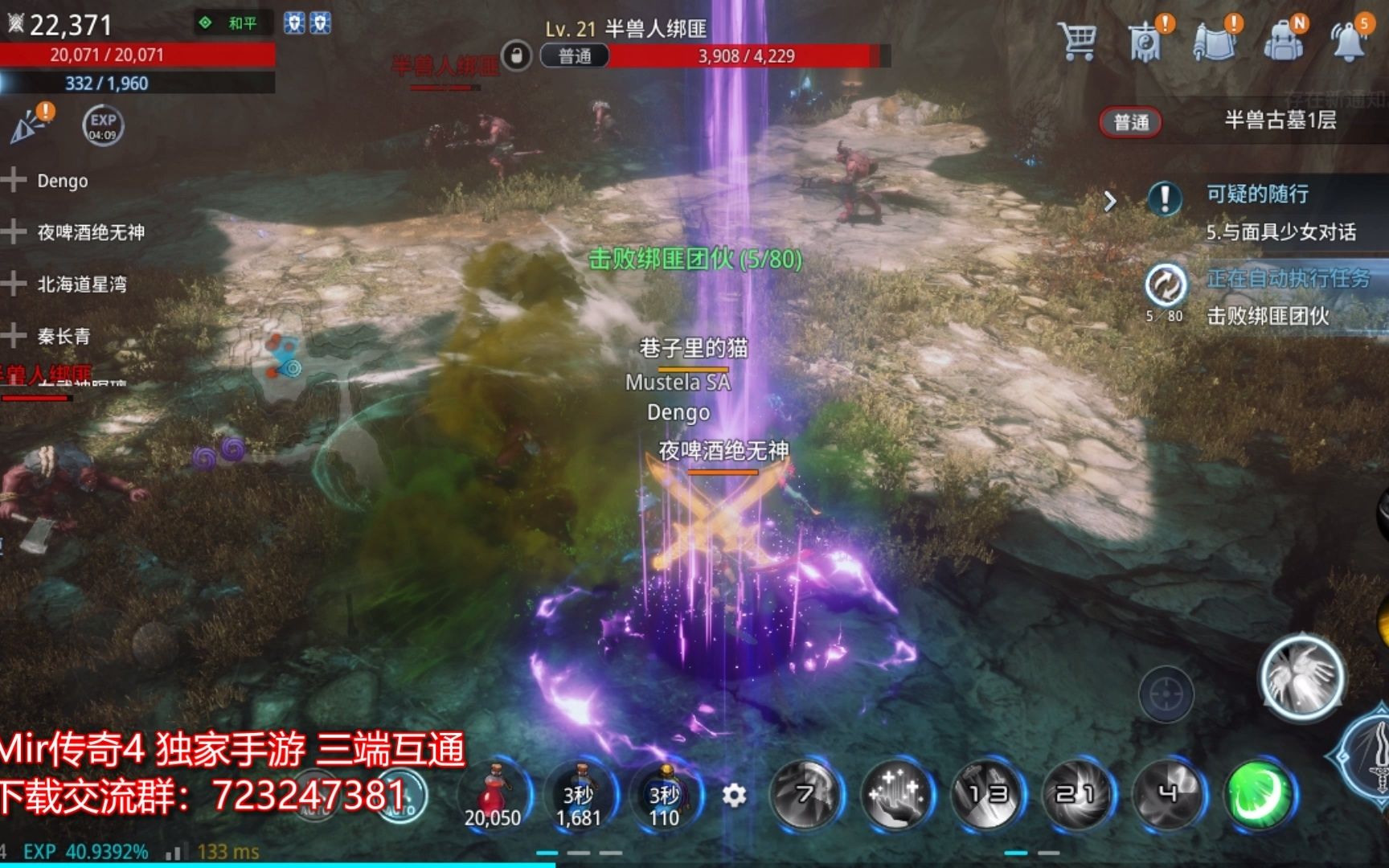Open the notification bell

[x=1350, y=40]
